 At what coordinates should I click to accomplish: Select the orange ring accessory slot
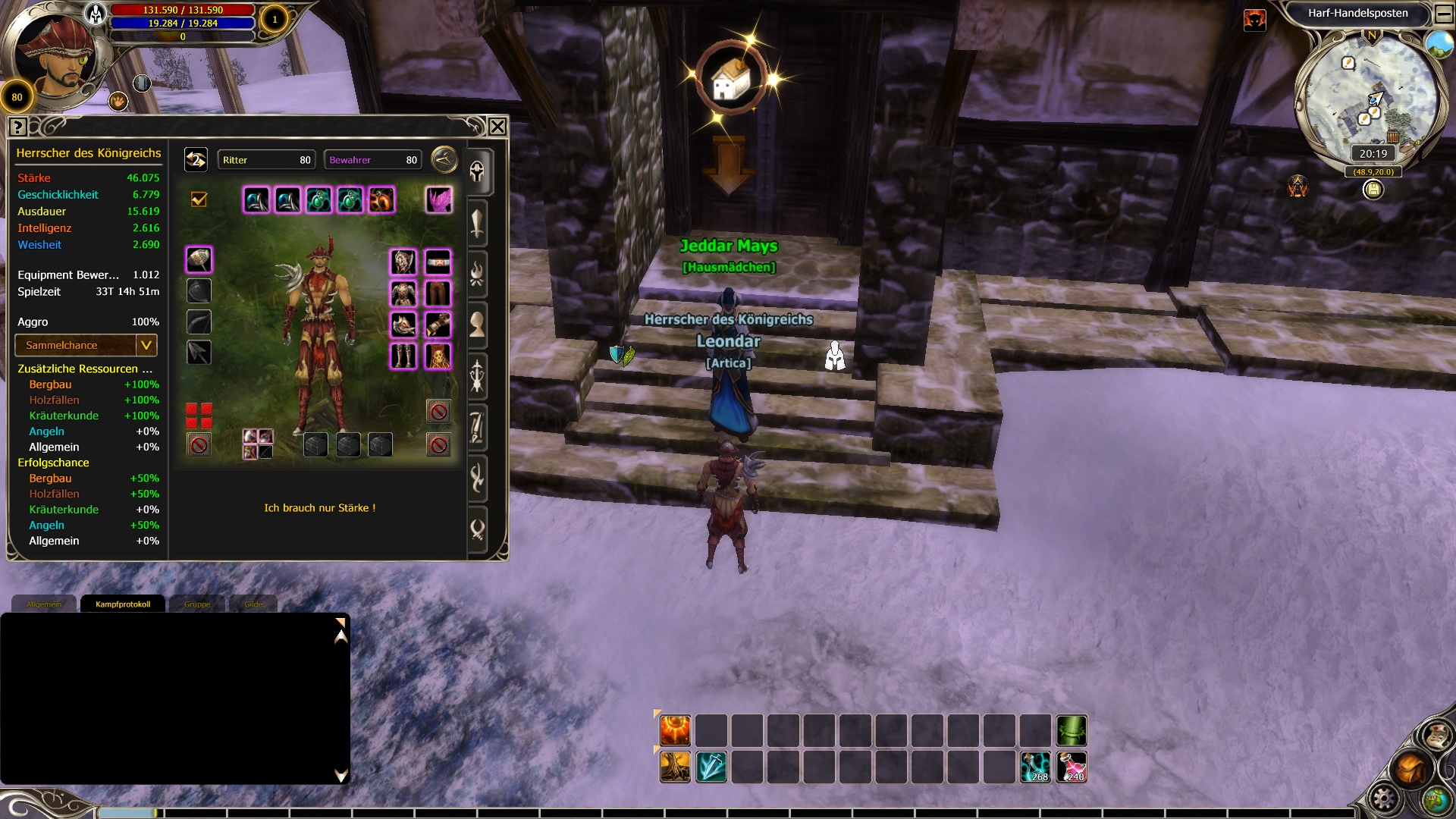(x=381, y=199)
